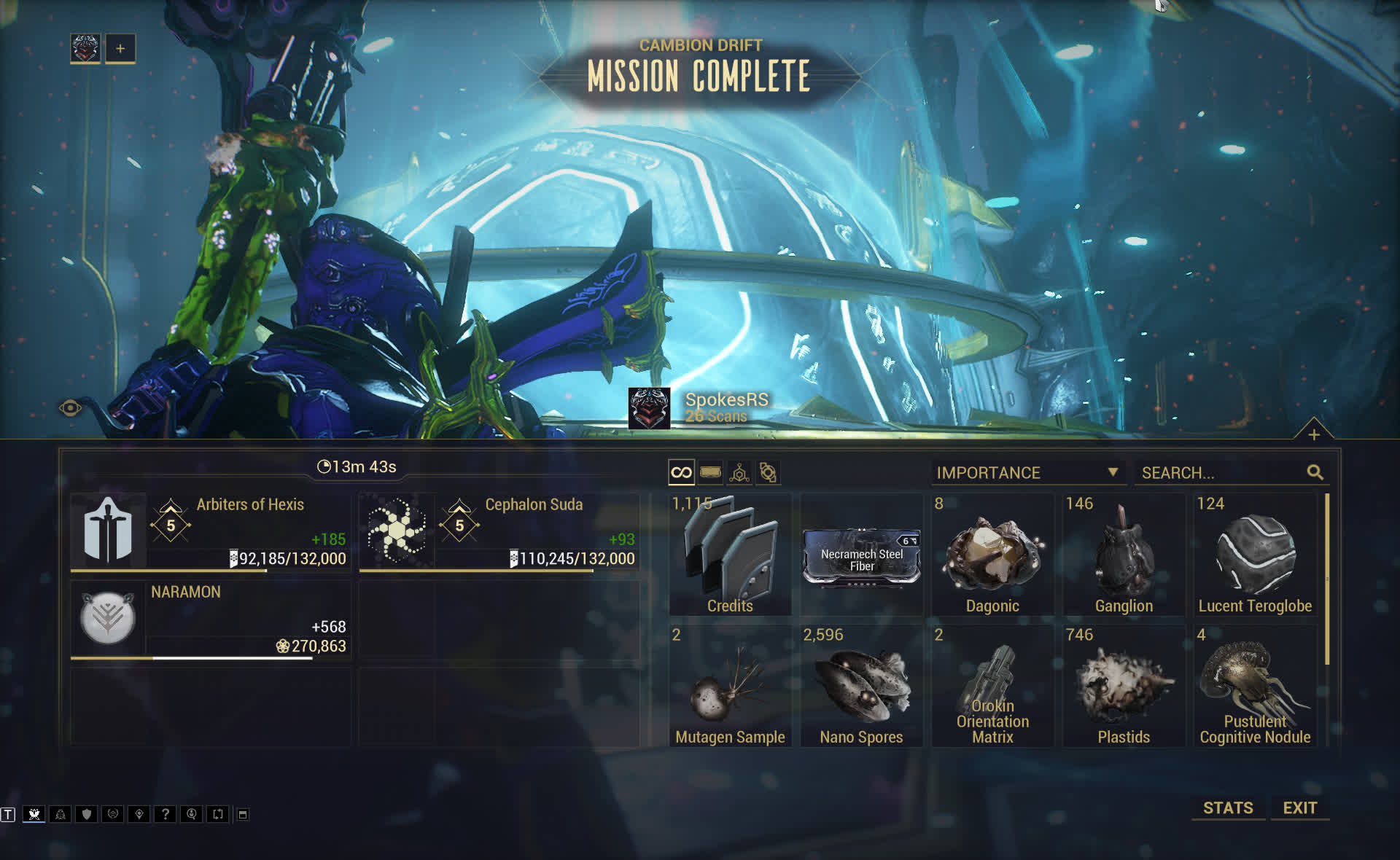Screen dimensions: 1400x860
Task: Open the question mark chat tab
Action: click(x=166, y=814)
